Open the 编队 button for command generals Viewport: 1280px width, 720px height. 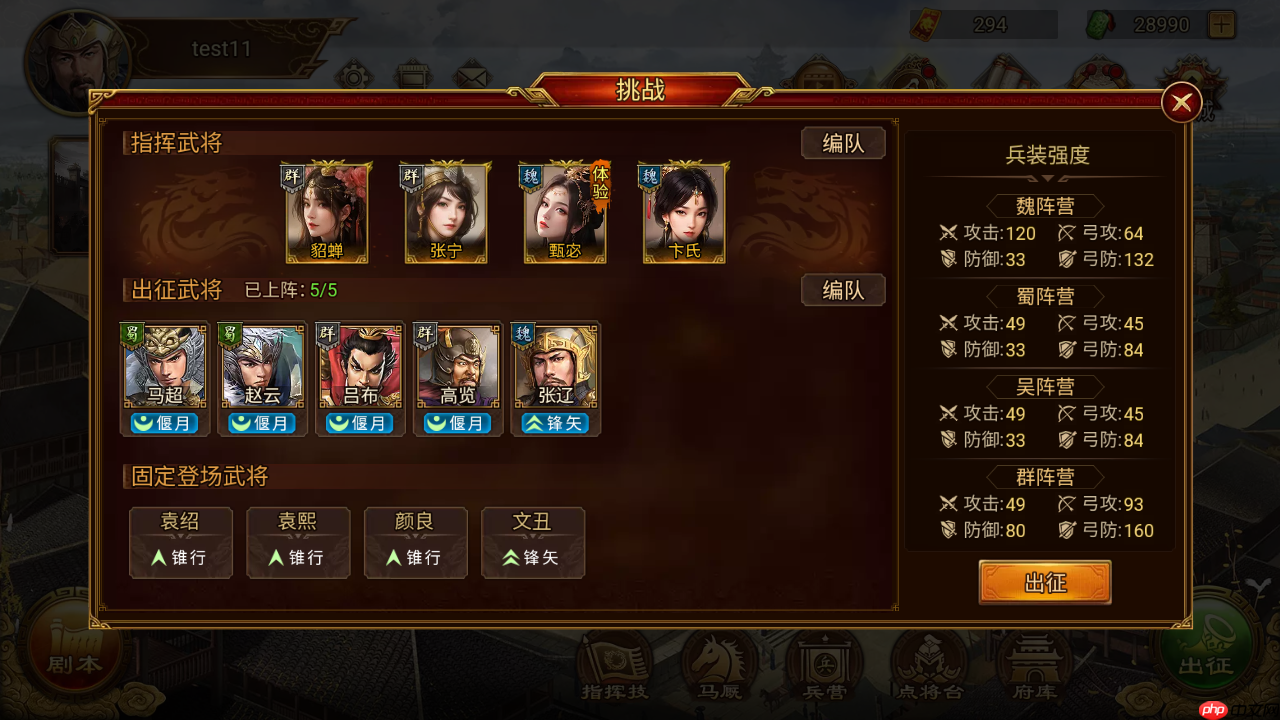(x=843, y=143)
